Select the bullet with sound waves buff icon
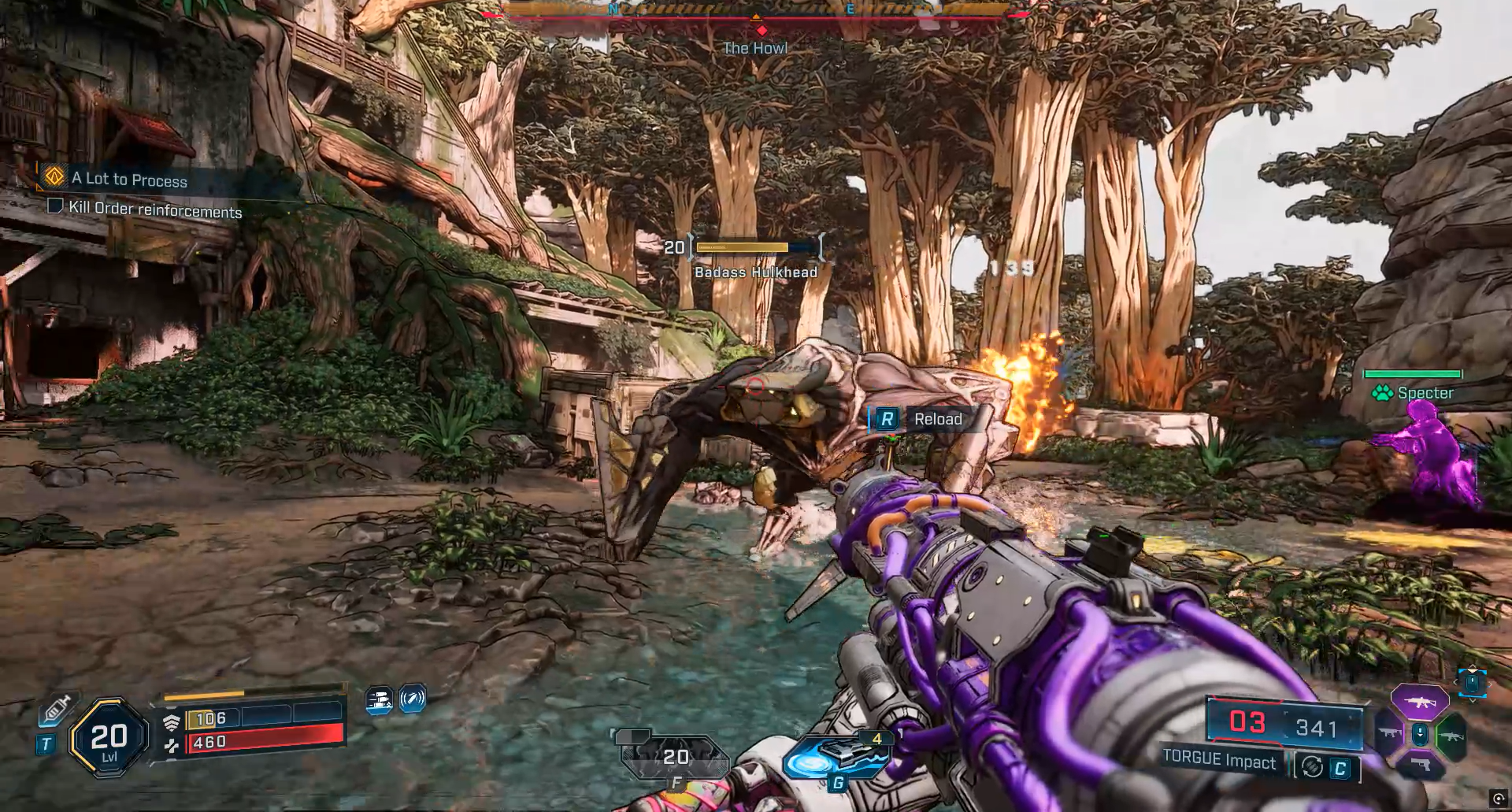 point(413,699)
